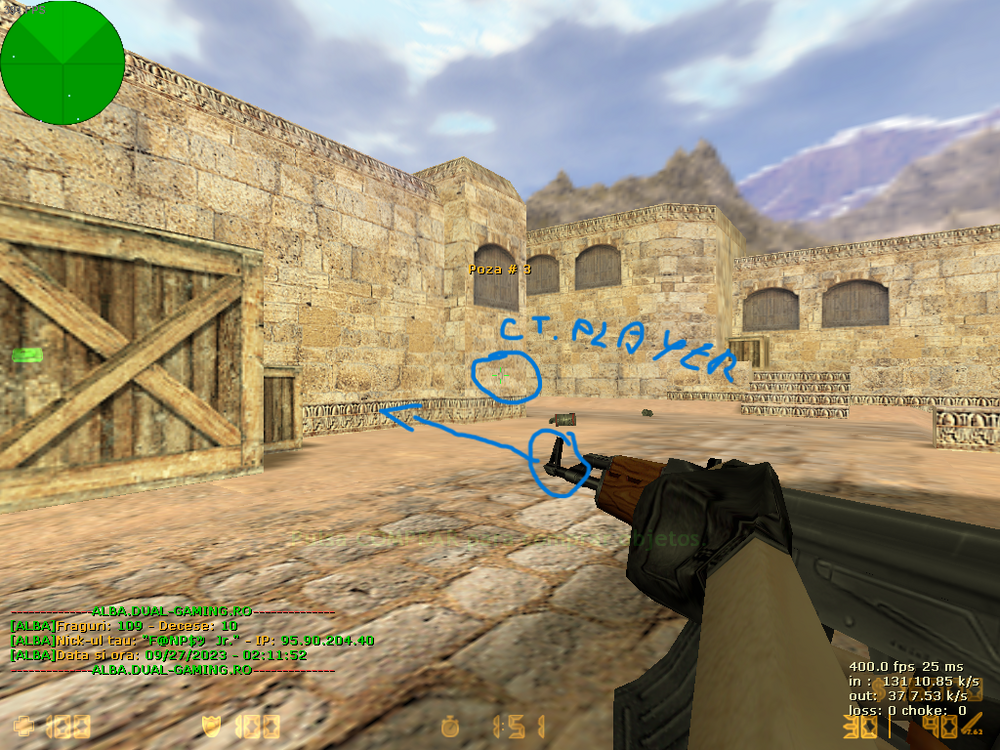Viewport: 1000px width, 750px height.
Task: Click the green circular radar
Action: click(x=62, y=63)
